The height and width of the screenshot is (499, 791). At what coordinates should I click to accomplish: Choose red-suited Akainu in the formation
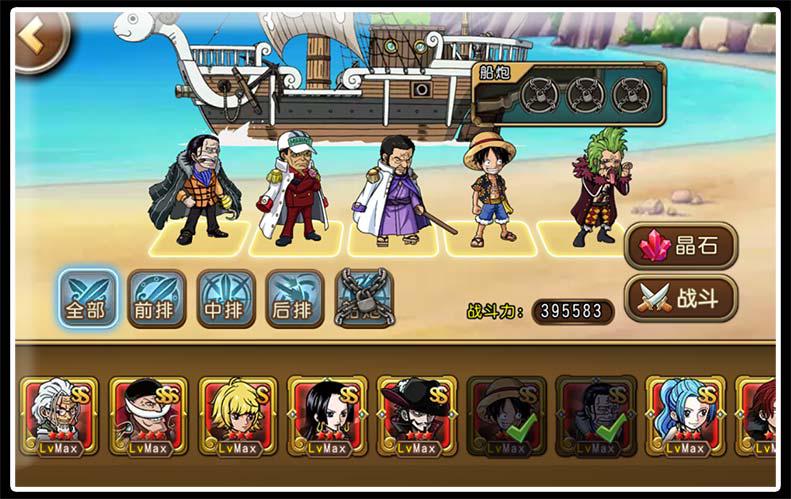[x=294, y=190]
